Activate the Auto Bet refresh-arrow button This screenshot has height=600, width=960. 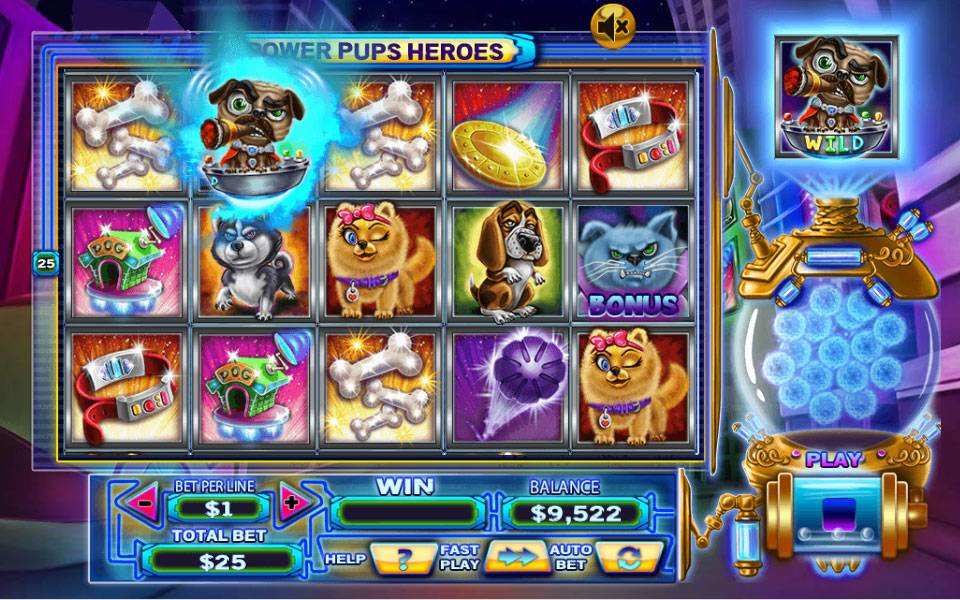(631, 557)
